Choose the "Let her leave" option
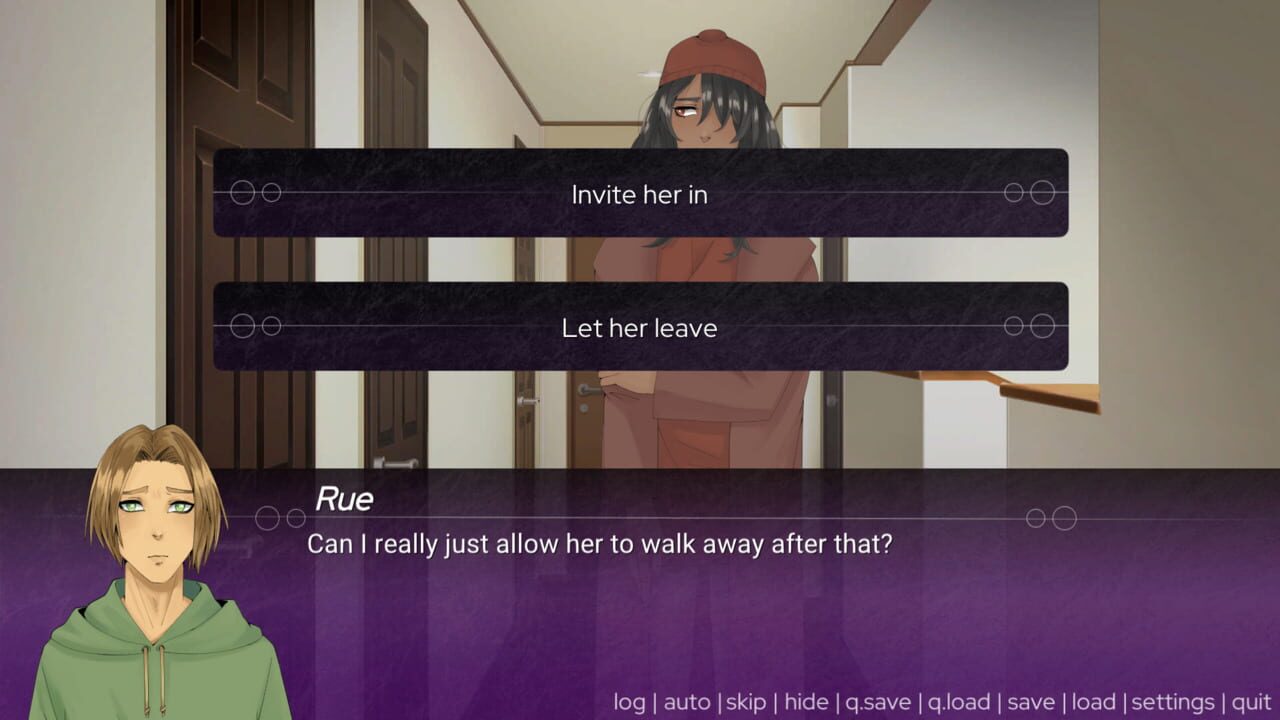Image resolution: width=1280 pixels, height=720 pixels. (x=639, y=328)
